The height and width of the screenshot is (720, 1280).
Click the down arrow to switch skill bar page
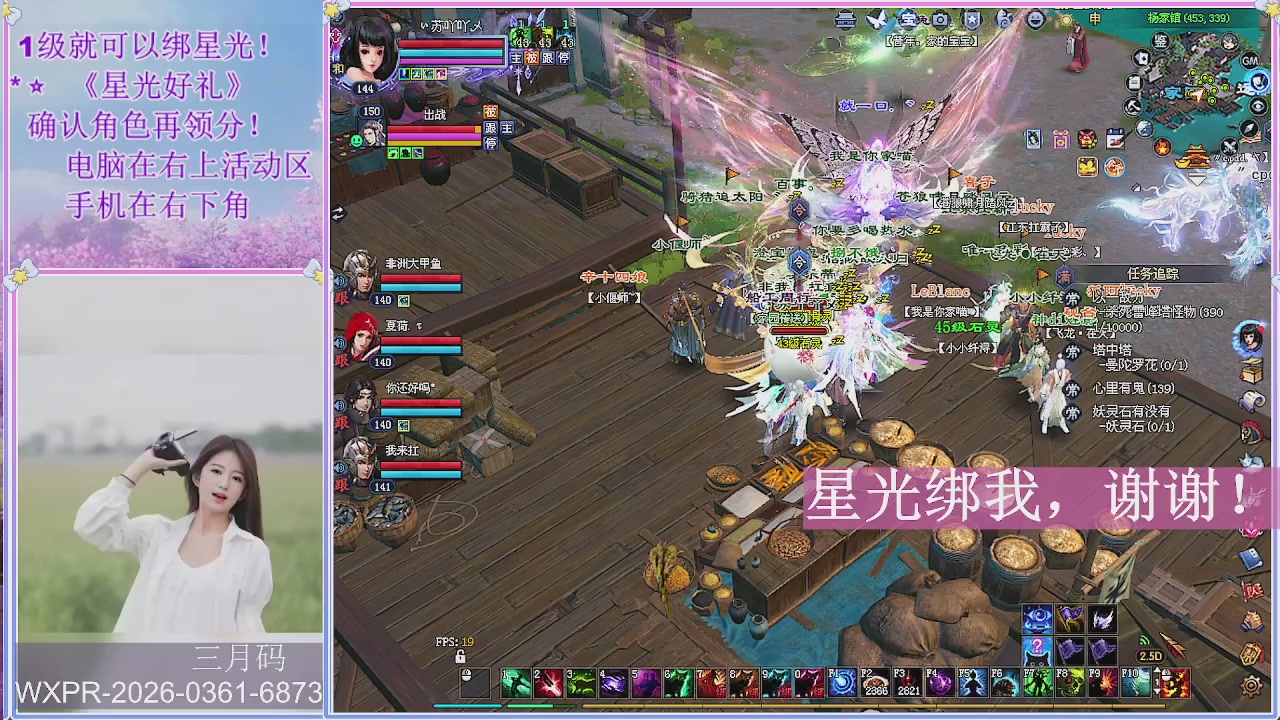point(1158,692)
